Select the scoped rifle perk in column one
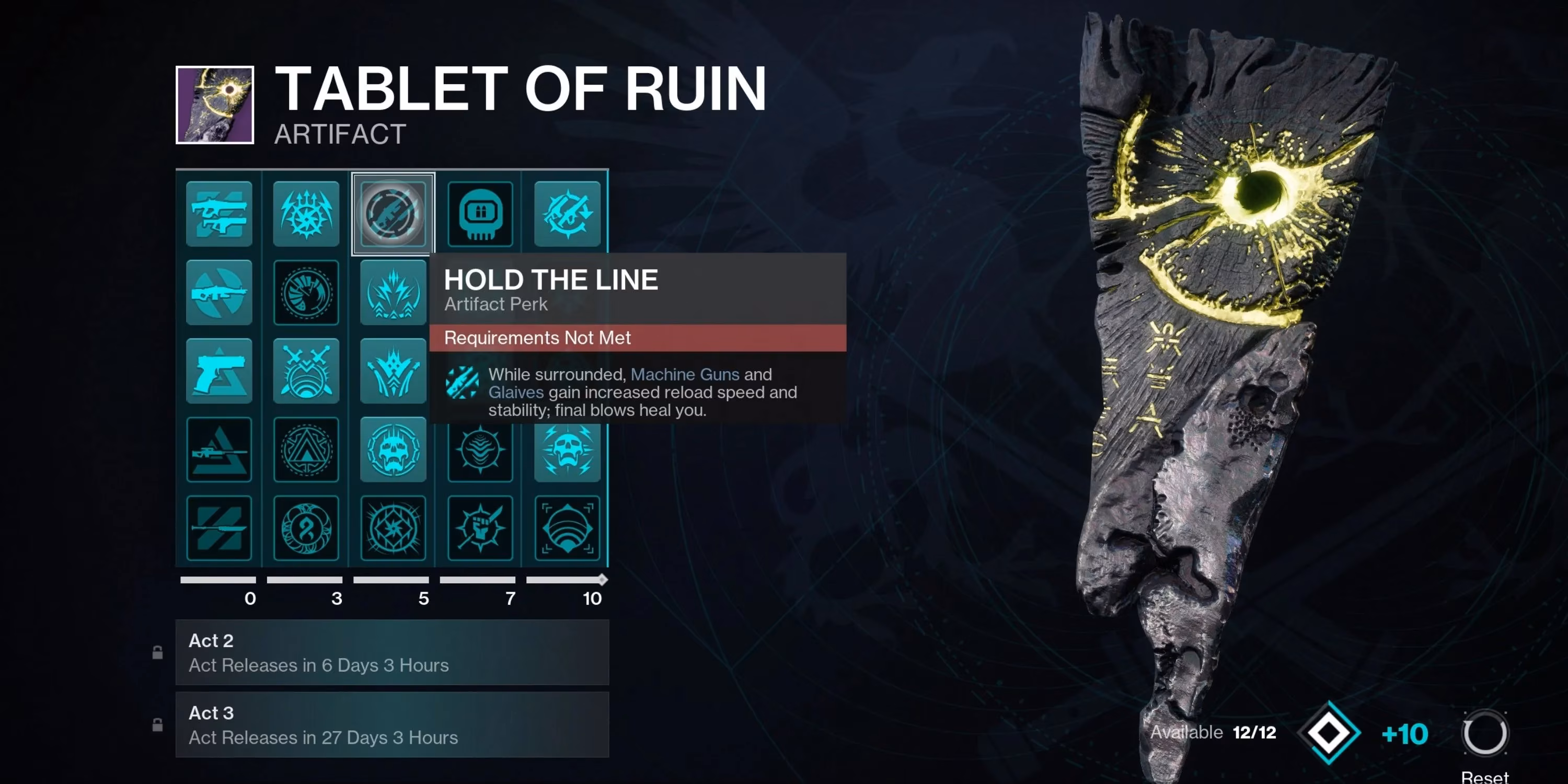 [219, 292]
